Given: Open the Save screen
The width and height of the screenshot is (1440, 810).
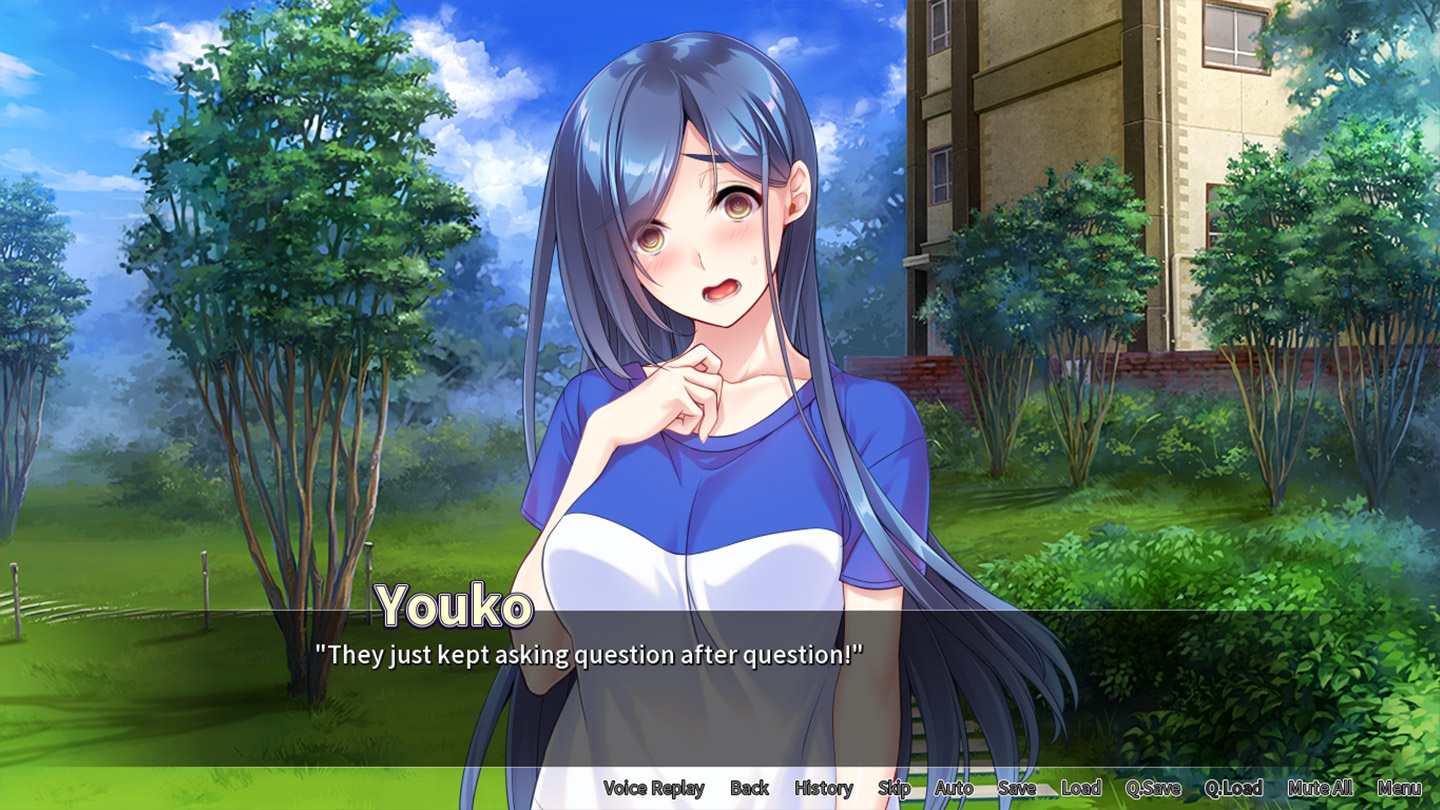Looking at the screenshot, I should point(1016,788).
